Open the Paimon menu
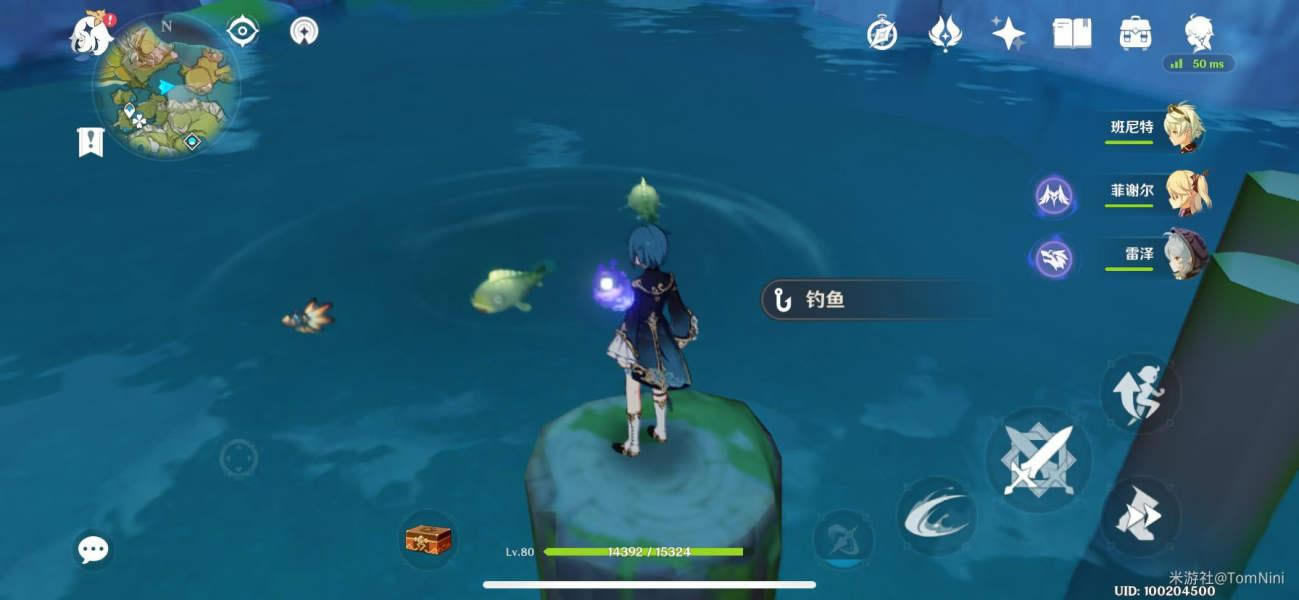The height and width of the screenshot is (600, 1299). pos(92,35)
